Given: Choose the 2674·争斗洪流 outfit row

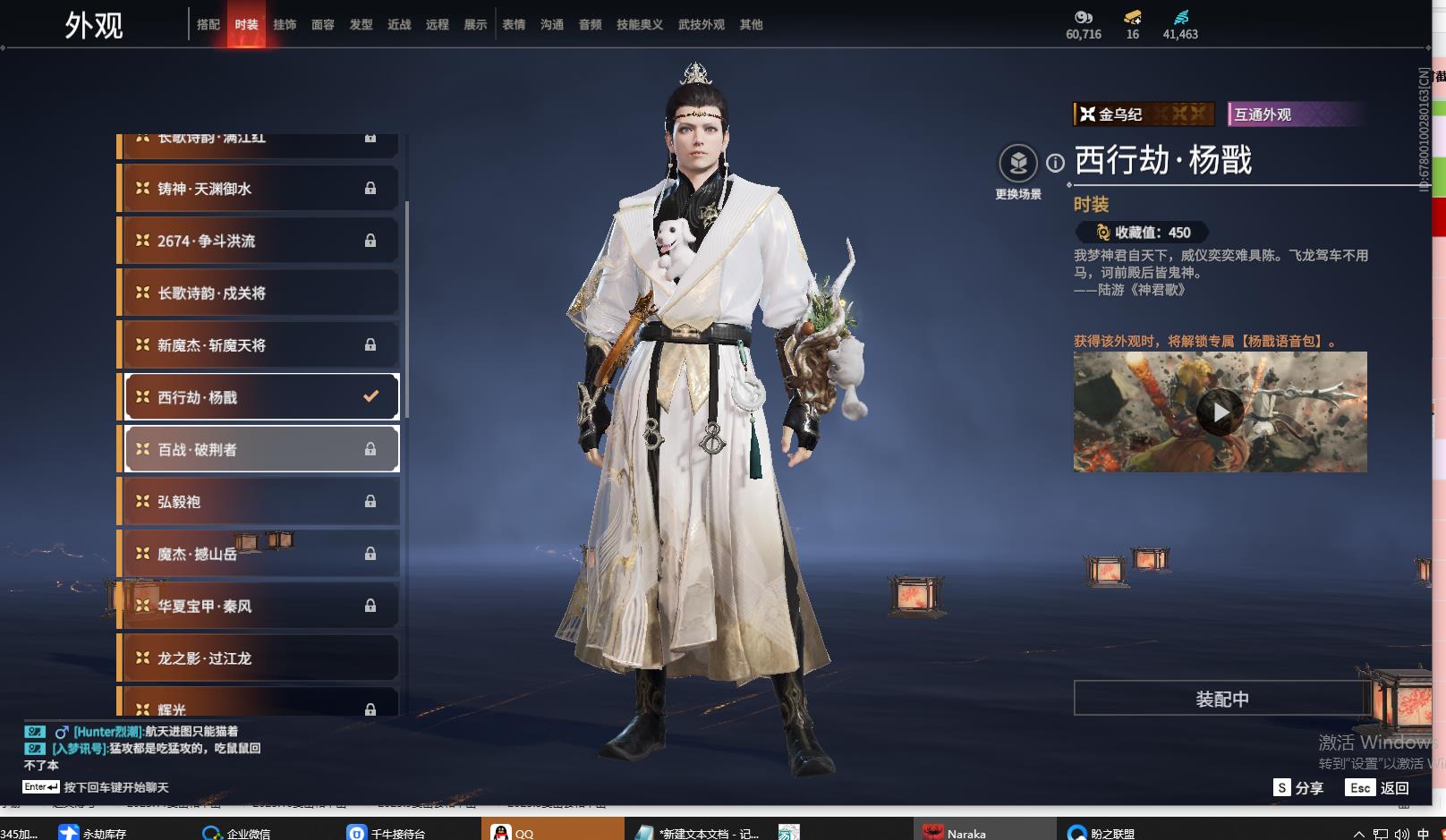Looking at the screenshot, I should point(259,241).
